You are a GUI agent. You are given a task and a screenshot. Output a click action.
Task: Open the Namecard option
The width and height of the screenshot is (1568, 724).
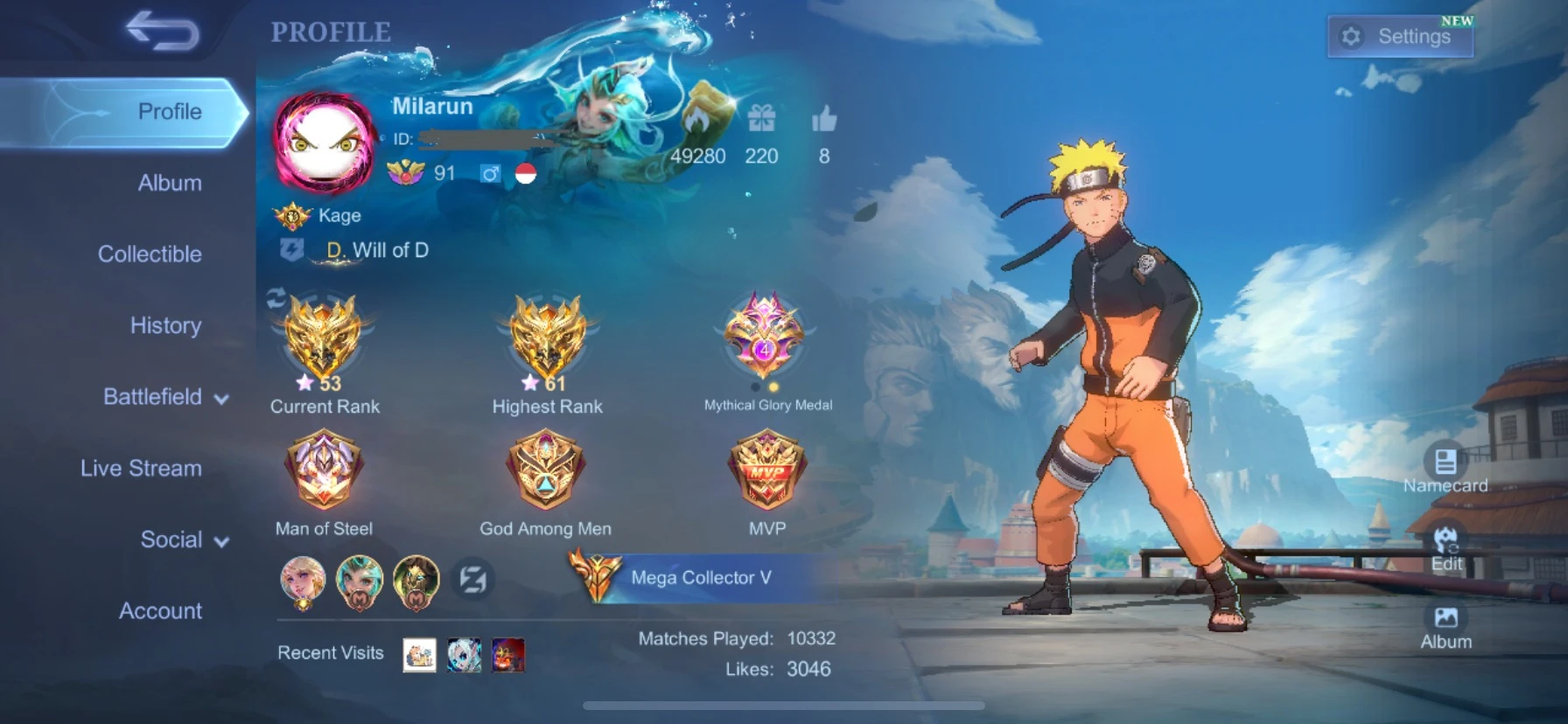(x=1445, y=470)
